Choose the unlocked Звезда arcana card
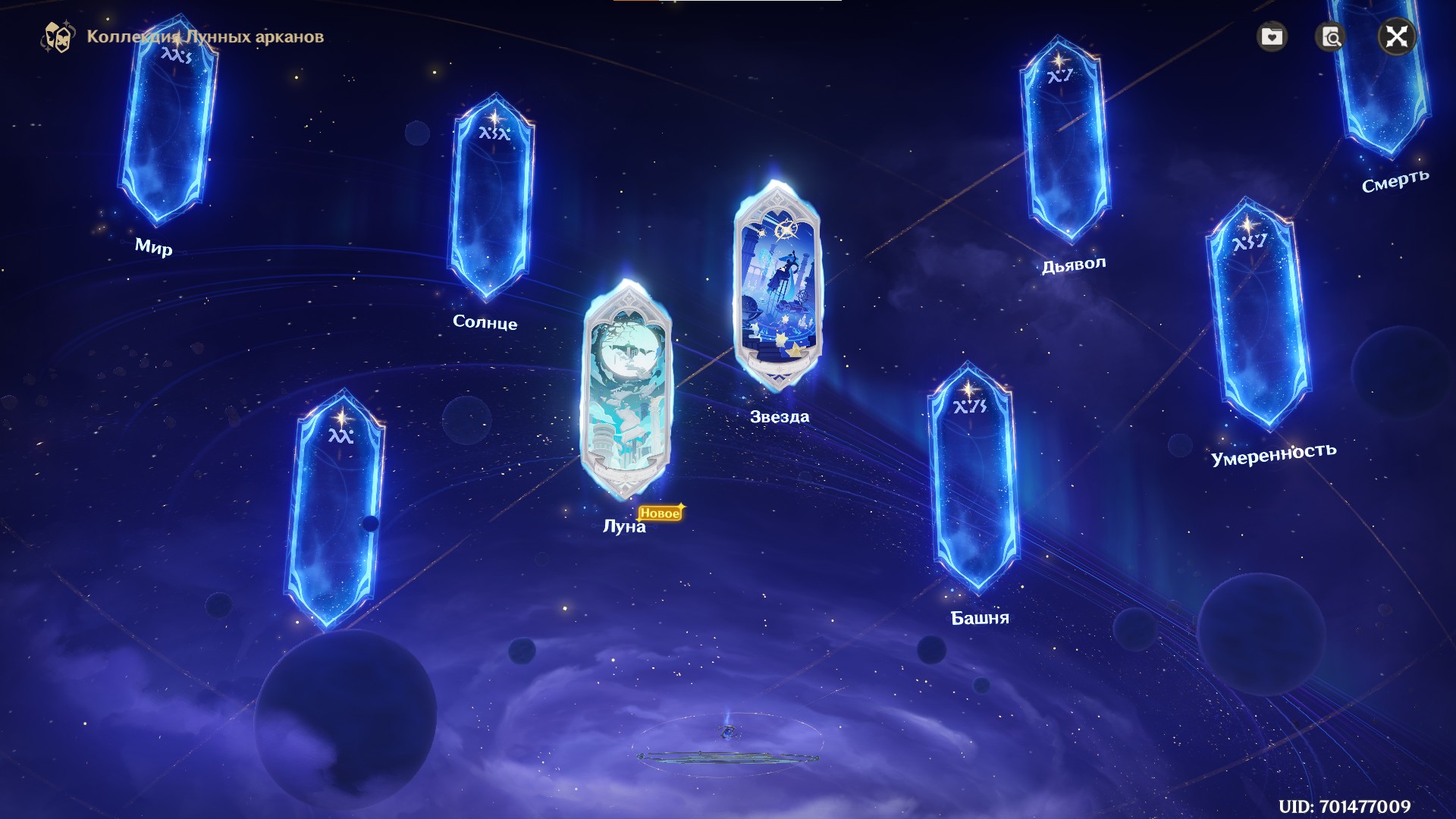 (777, 287)
